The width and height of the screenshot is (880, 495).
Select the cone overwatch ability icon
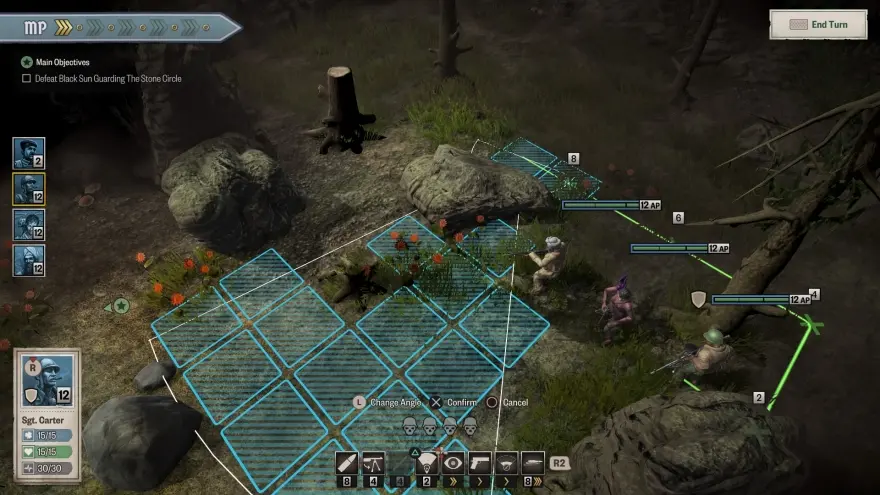[x=427, y=462]
